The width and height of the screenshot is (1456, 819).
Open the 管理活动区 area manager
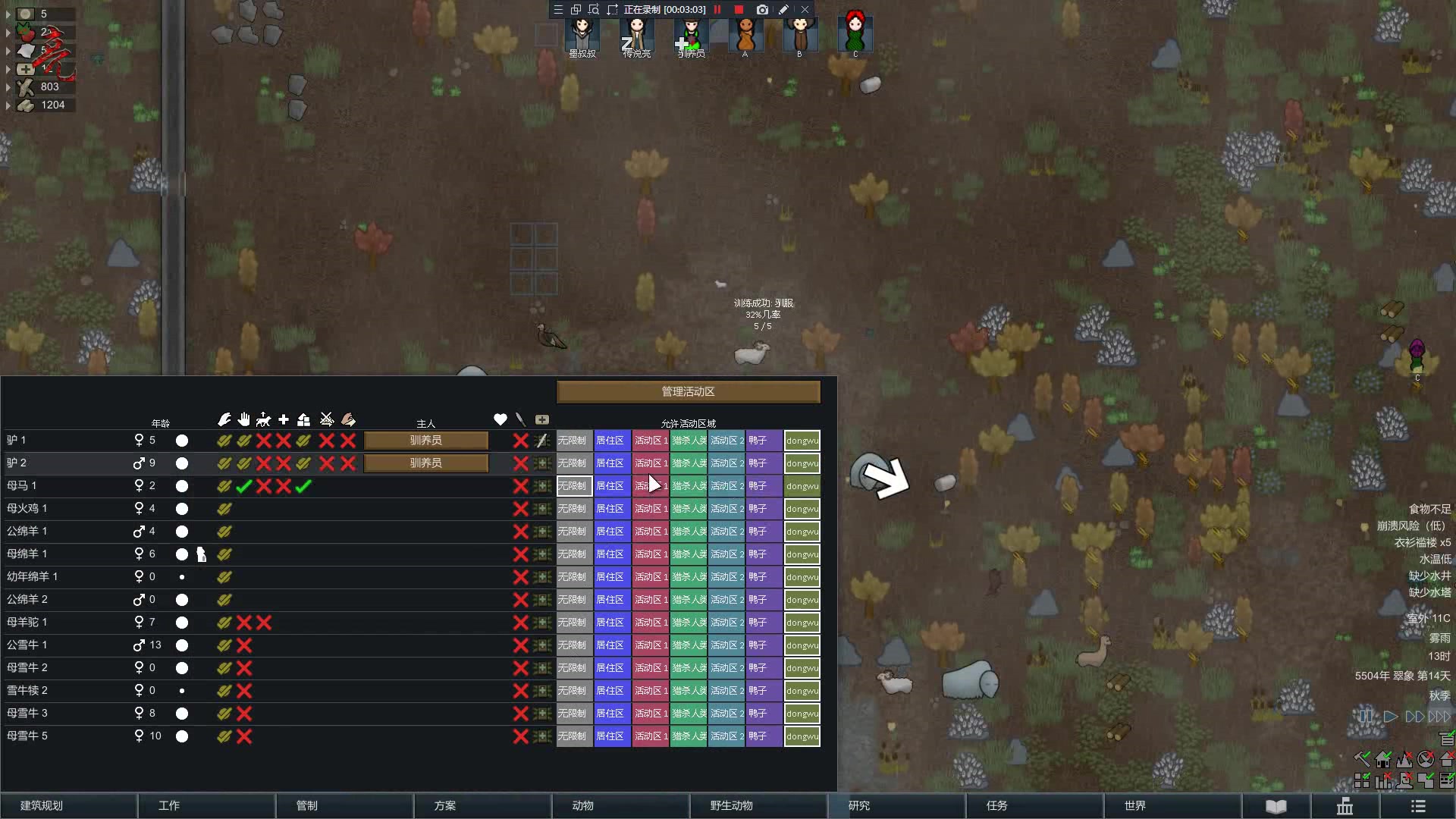click(688, 391)
